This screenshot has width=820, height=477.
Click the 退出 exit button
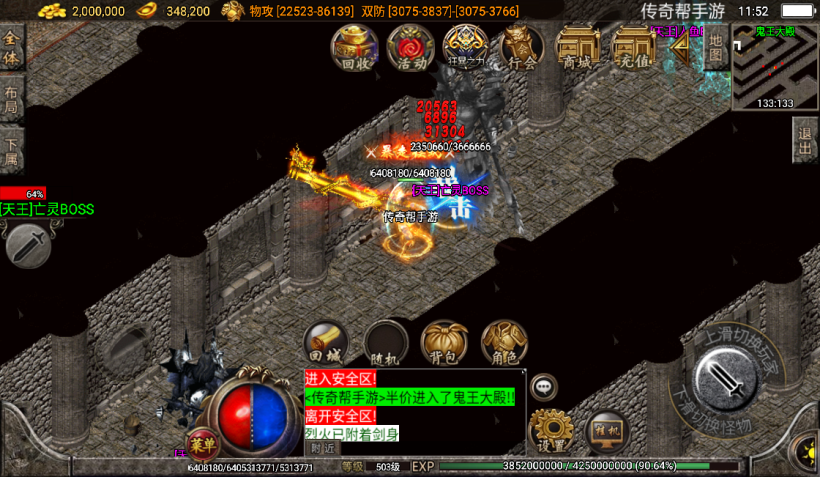[x=805, y=141]
